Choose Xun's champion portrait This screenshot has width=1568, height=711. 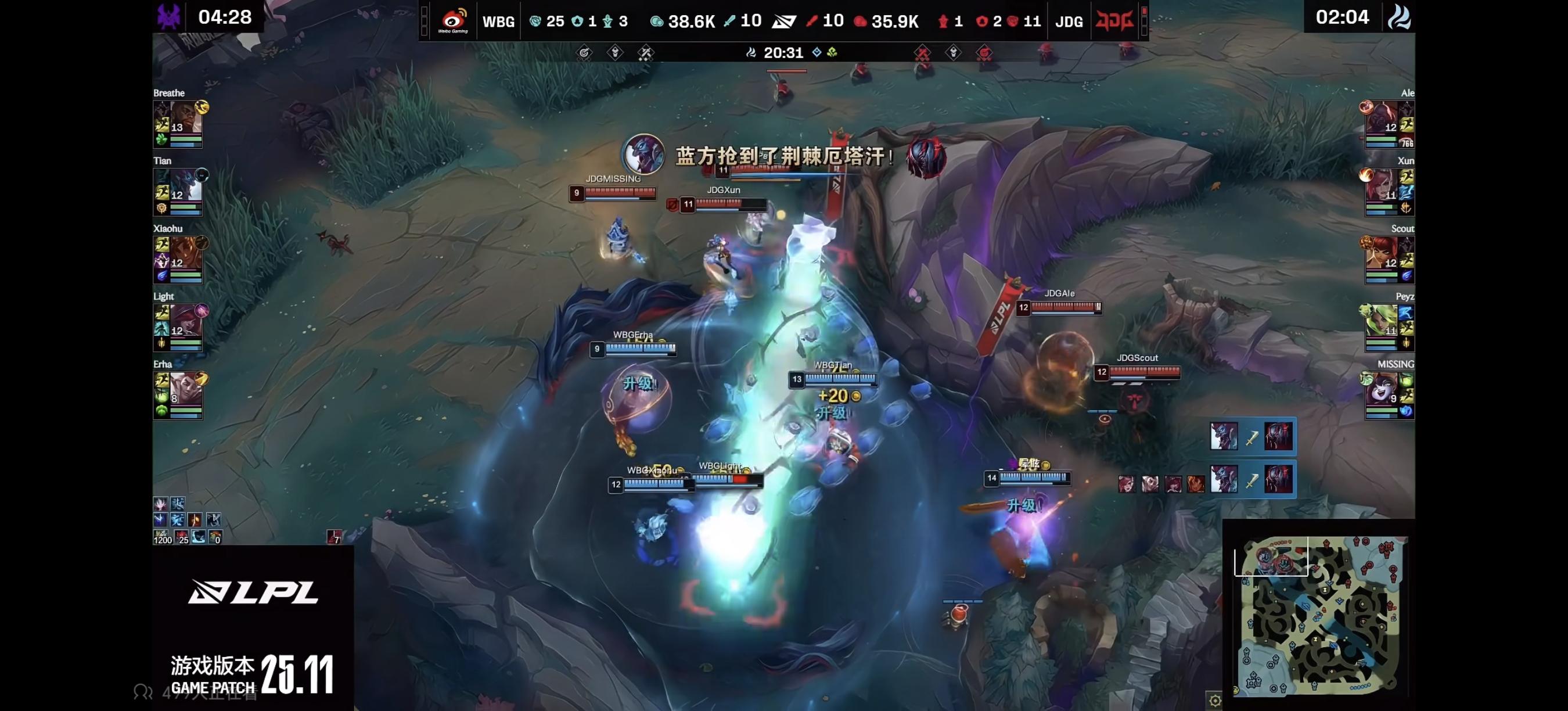click(x=1381, y=185)
